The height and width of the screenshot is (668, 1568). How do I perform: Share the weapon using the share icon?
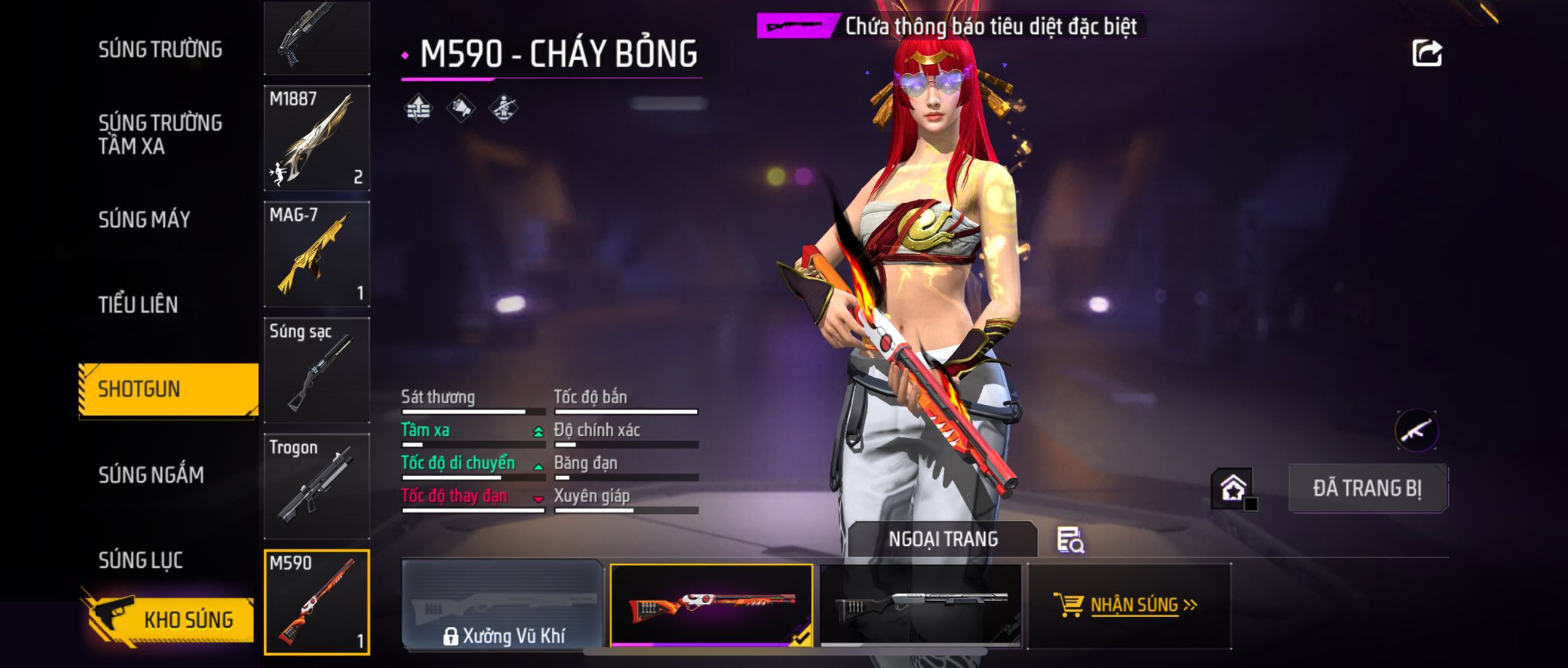click(1427, 53)
